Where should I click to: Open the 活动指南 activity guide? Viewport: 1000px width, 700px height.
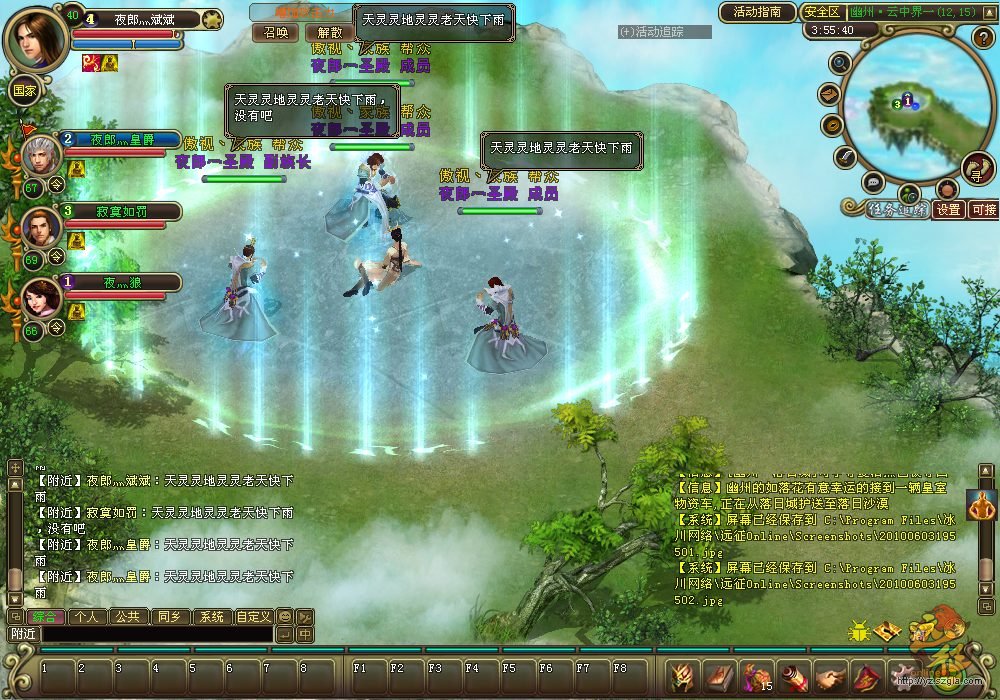tap(757, 12)
